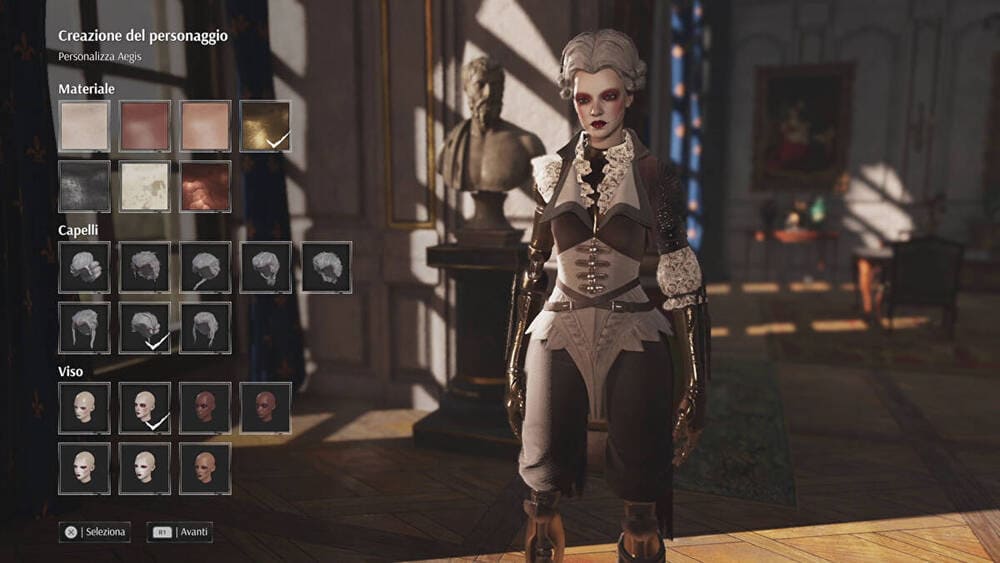
Task: Select the pale porcelain material swatch
Action: (x=84, y=126)
